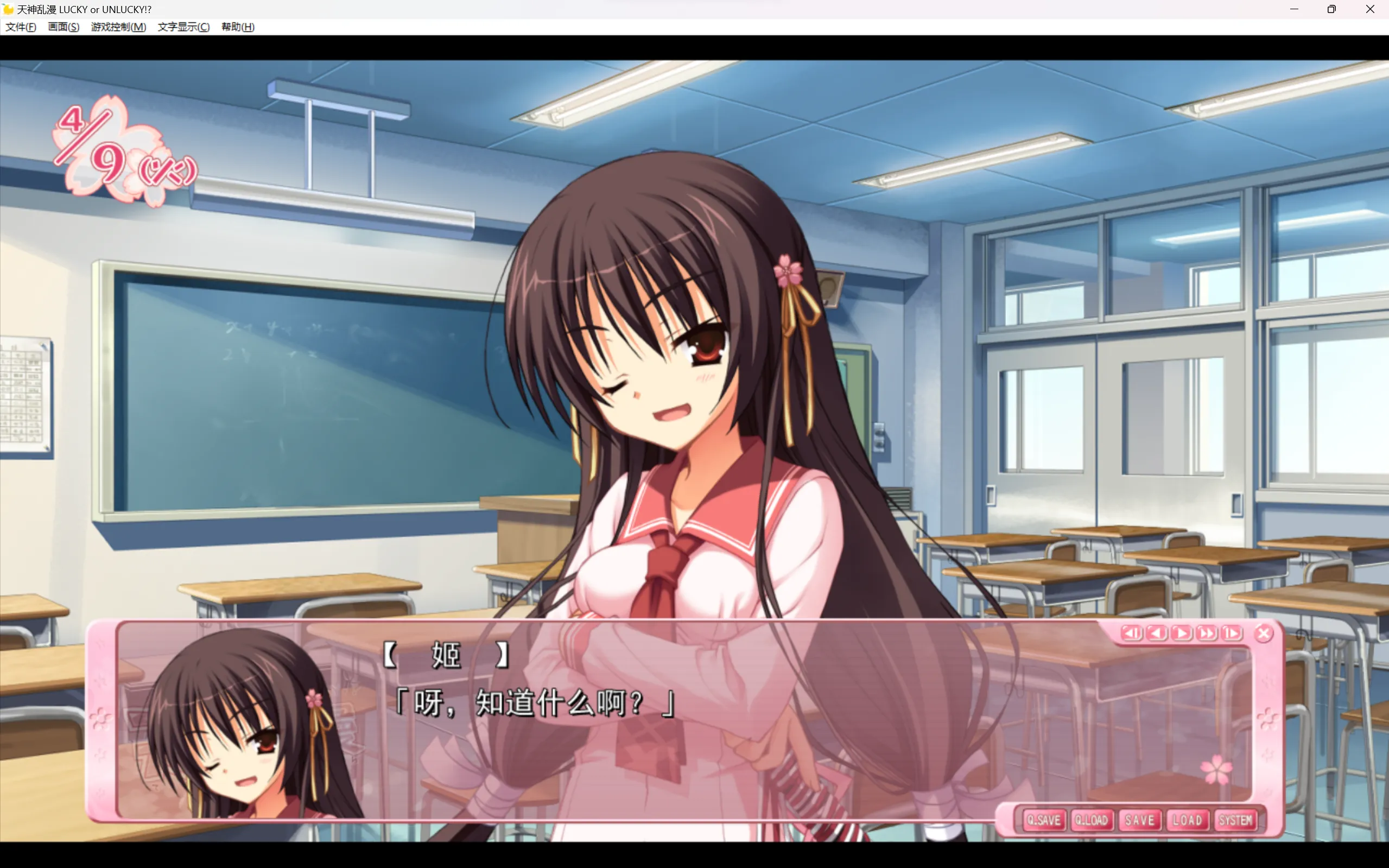Minimize the game window

[1293, 9]
